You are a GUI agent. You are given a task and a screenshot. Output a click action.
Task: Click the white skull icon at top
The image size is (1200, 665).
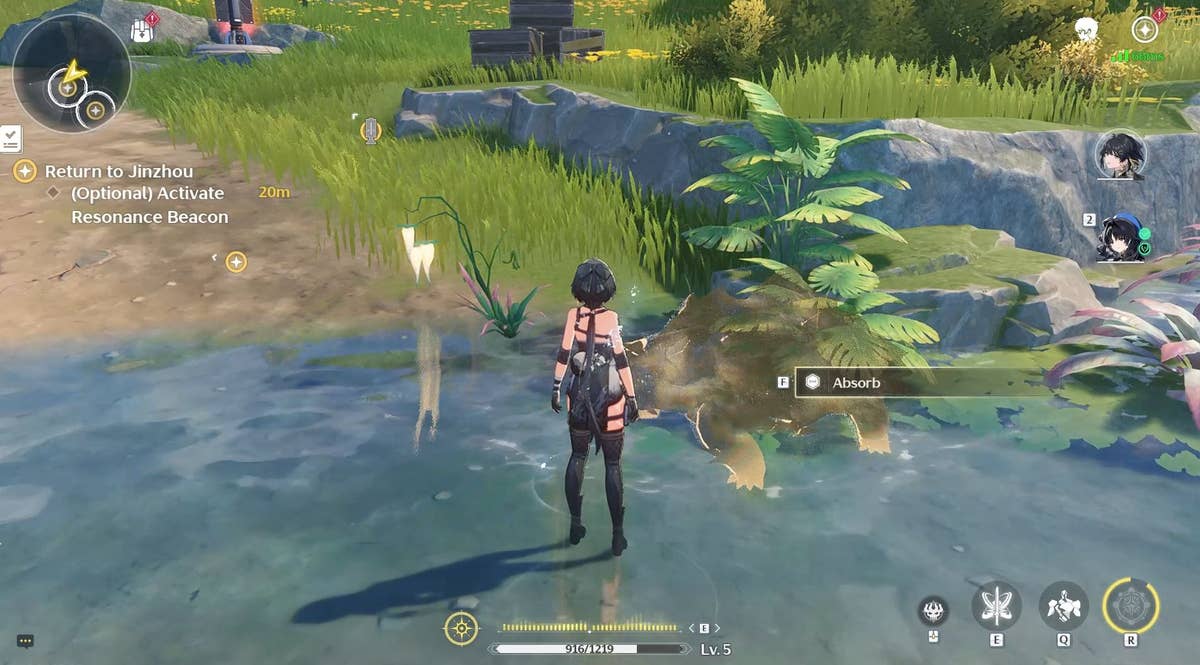[1086, 29]
